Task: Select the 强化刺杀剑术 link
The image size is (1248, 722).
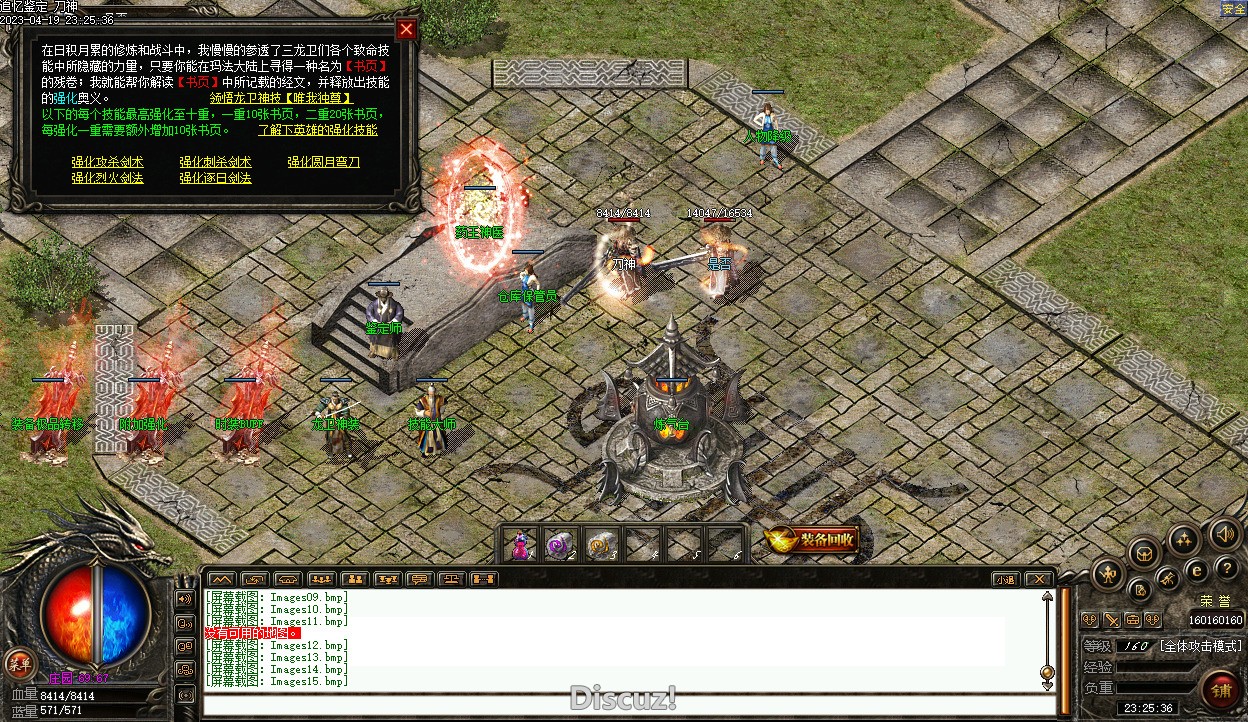Action: pos(215,162)
